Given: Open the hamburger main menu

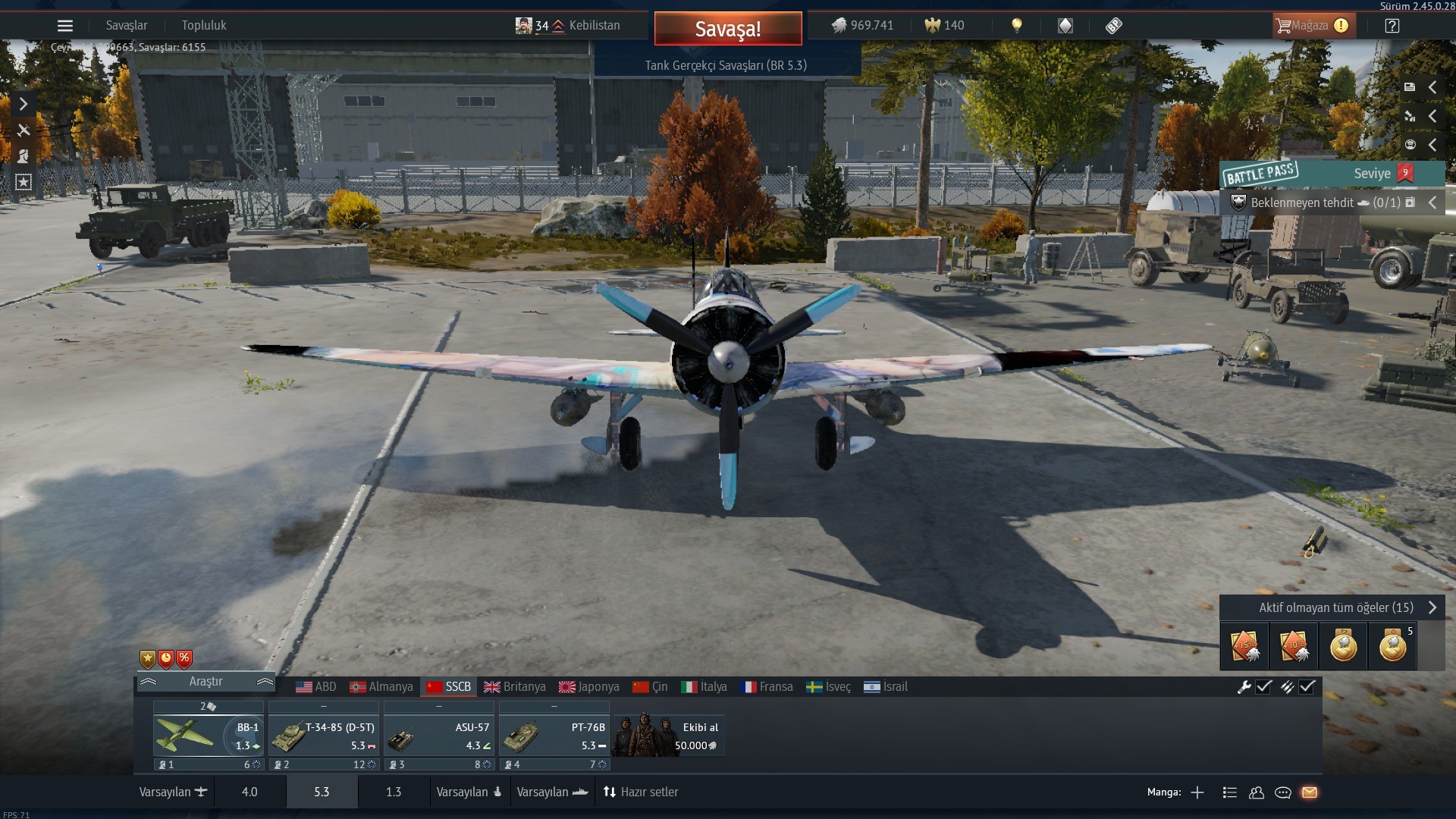Looking at the screenshot, I should click(x=65, y=26).
